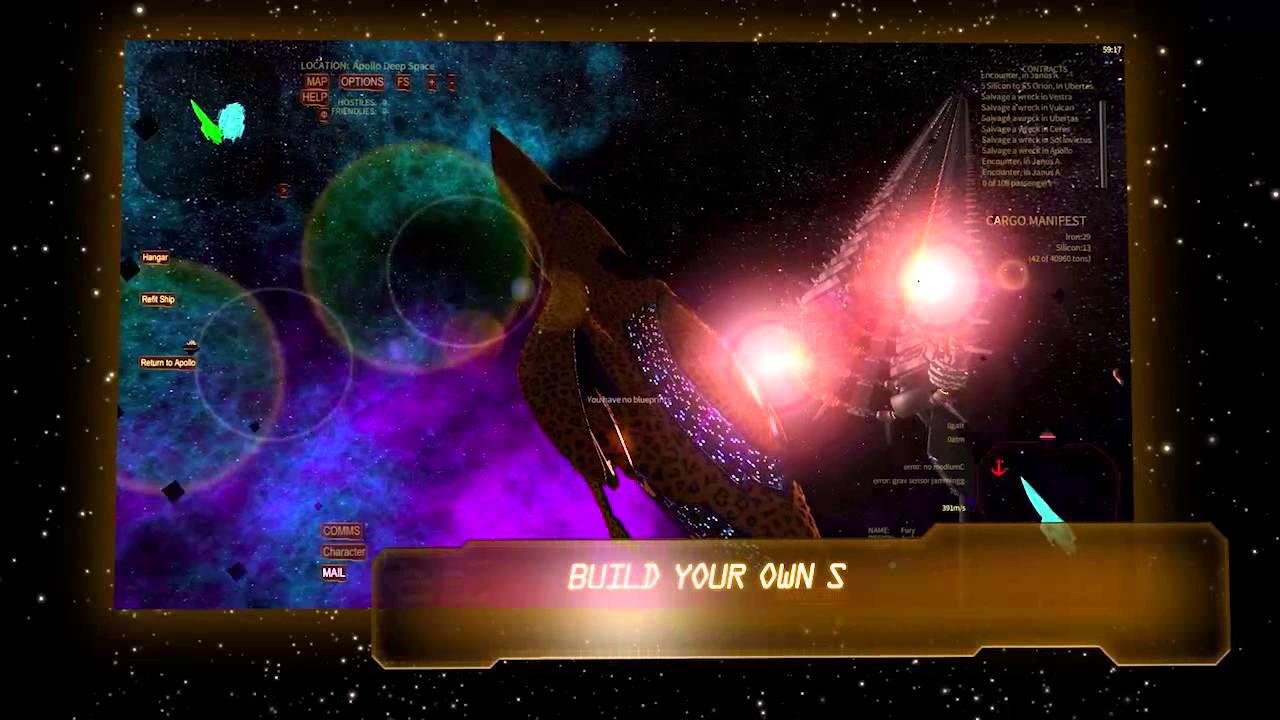This screenshot has height=720, width=1280.
Task: Open the OPTIONS menu
Action: tap(362, 81)
